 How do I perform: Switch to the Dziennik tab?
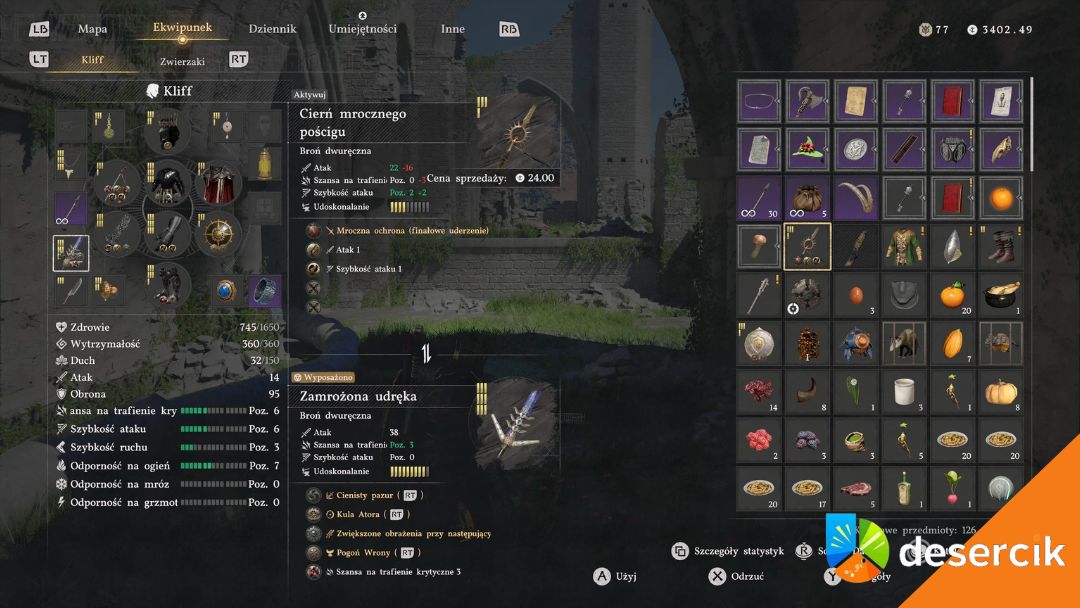pos(272,29)
